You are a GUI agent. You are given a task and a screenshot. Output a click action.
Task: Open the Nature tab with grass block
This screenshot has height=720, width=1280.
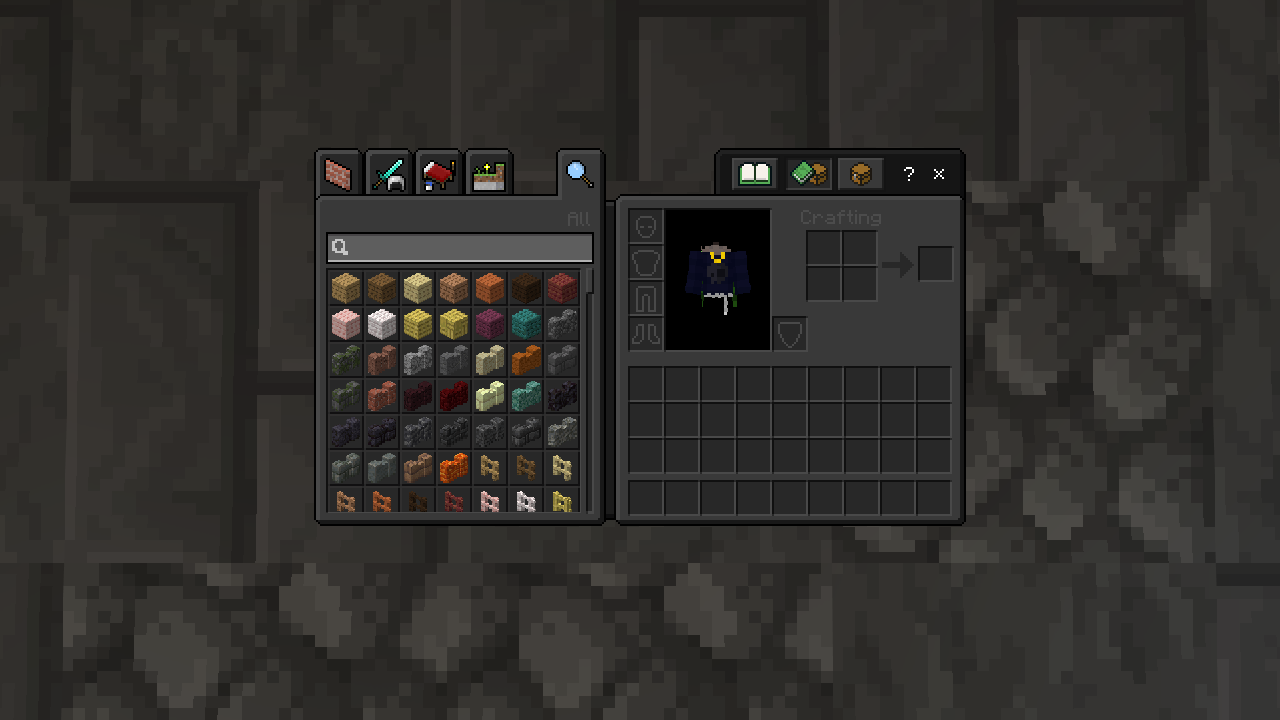click(489, 175)
